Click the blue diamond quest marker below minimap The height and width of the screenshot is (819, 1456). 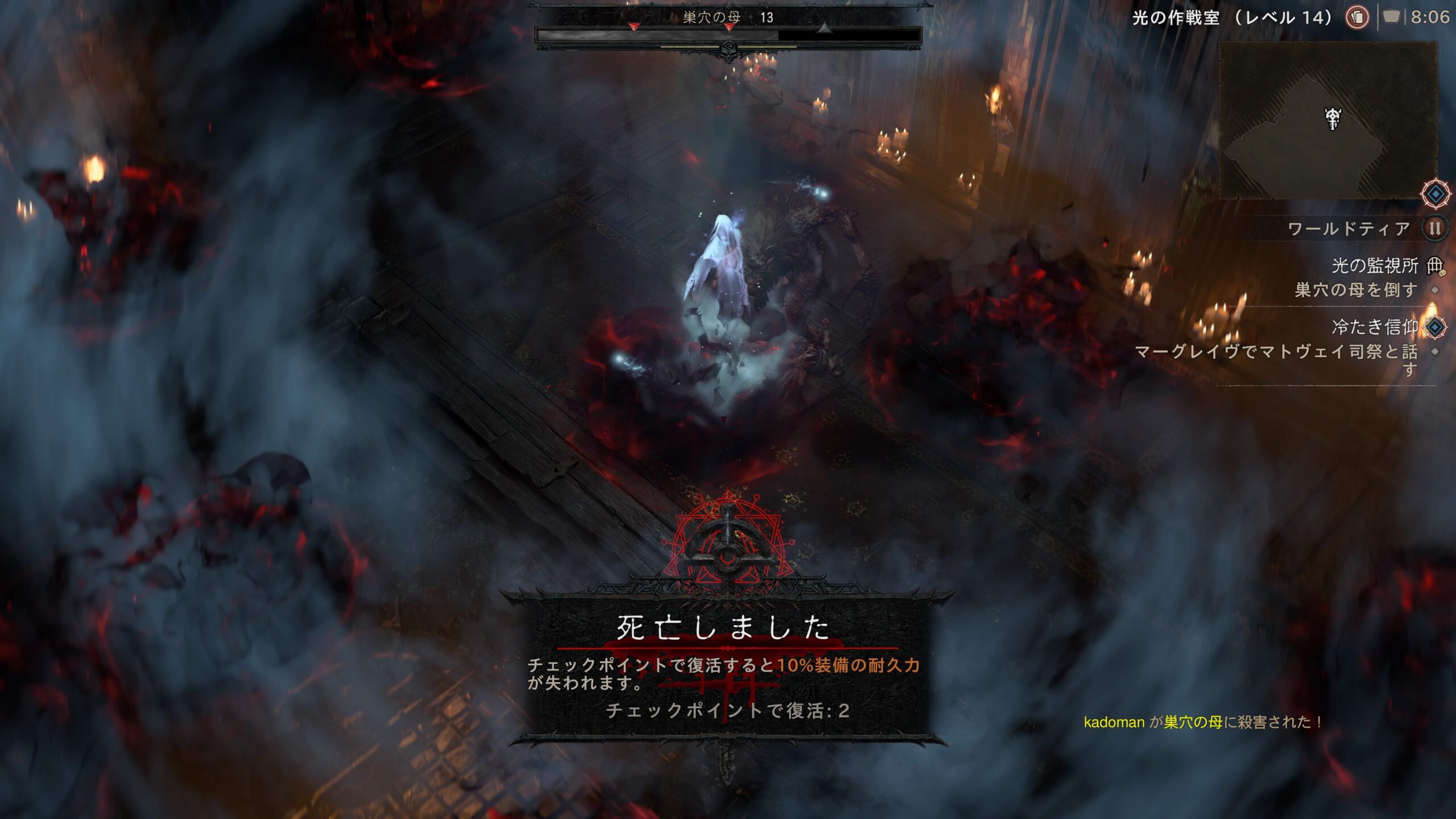tap(1436, 195)
